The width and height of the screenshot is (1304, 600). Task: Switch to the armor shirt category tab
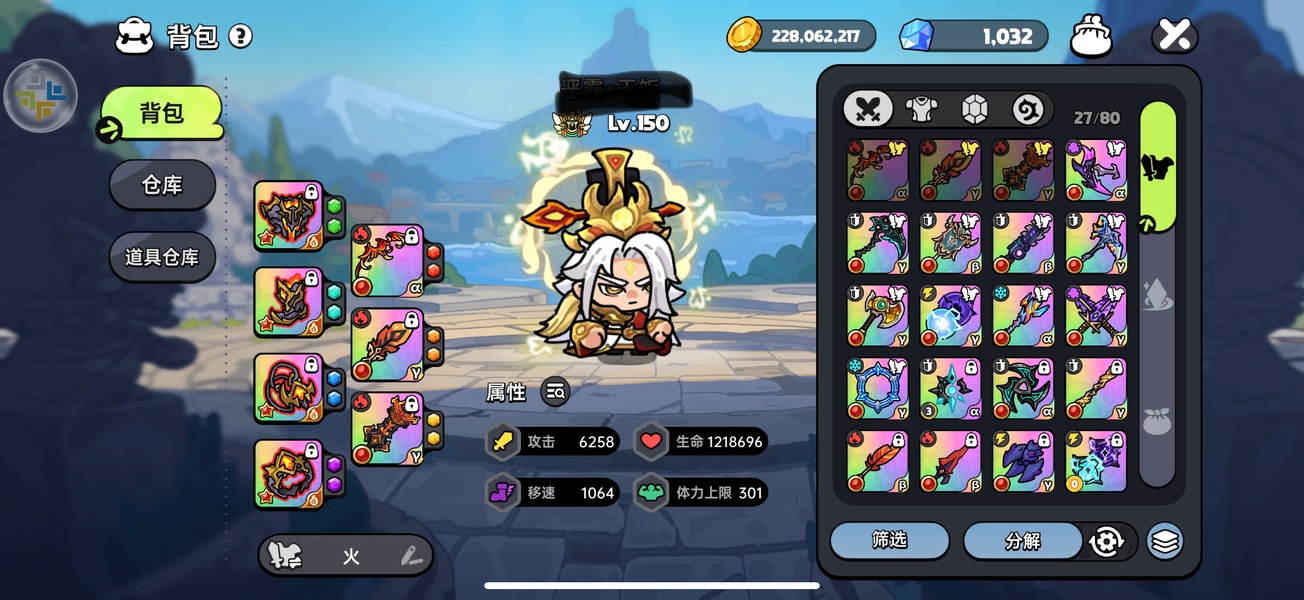(920, 108)
